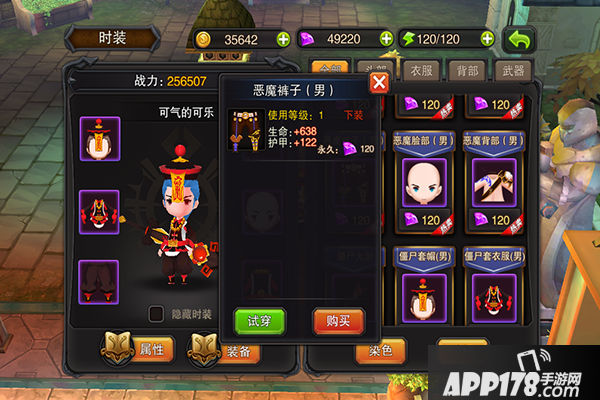Switch to the 武器 weapon tab
600x400 pixels.
click(x=511, y=71)
